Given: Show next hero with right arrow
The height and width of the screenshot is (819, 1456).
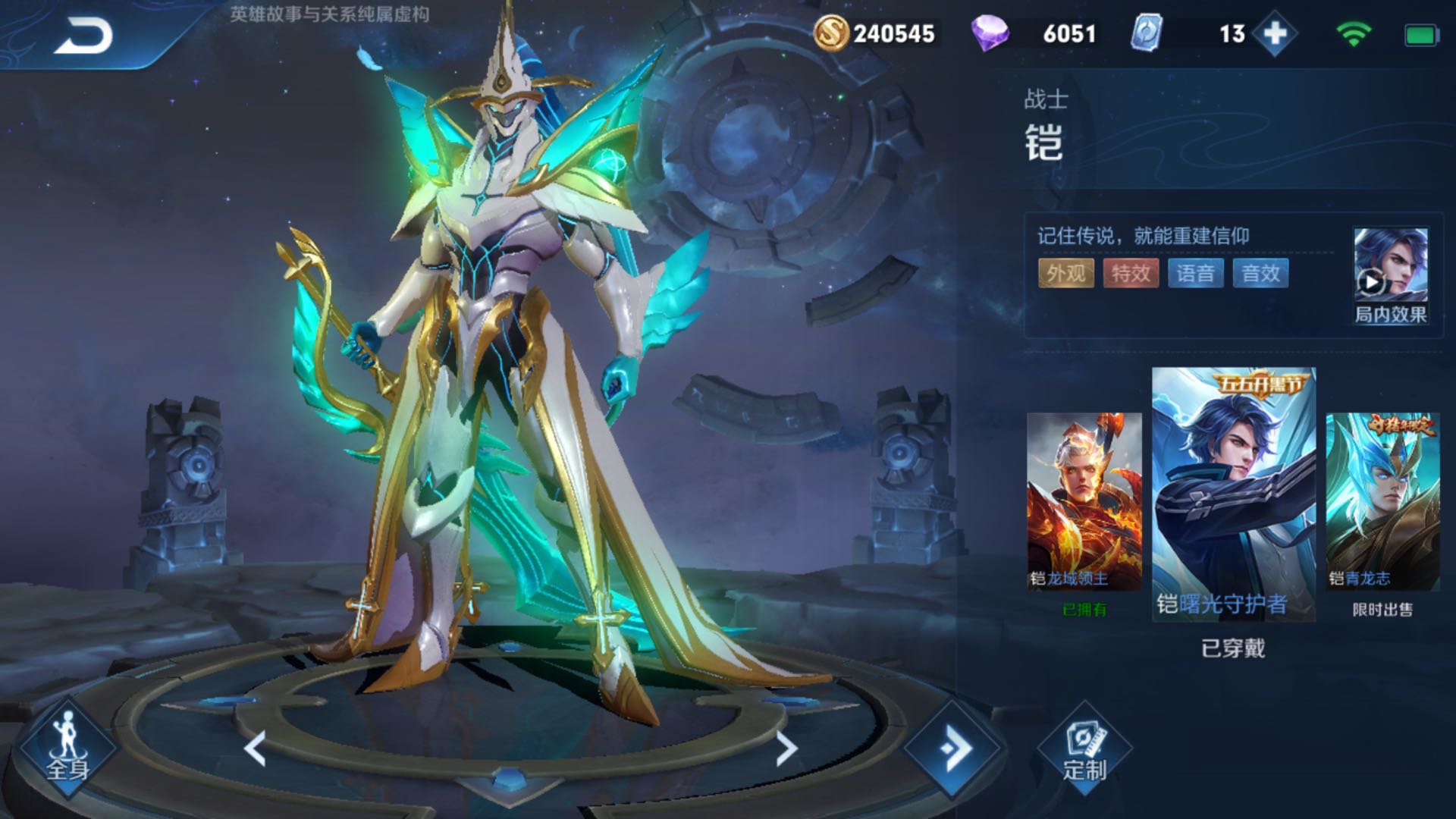Looking at the screenshot, I should (x=786, y=748).
